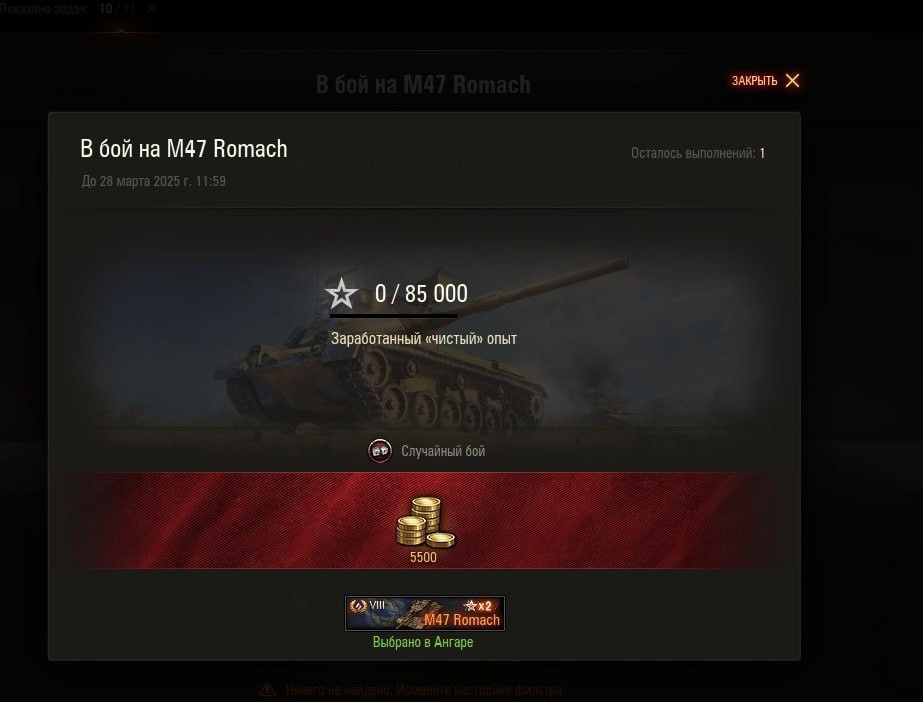The height and width of the screenshot is (702, 923).
Task: Close the M47 Romach mission window
Action: (x=766, y=81)
